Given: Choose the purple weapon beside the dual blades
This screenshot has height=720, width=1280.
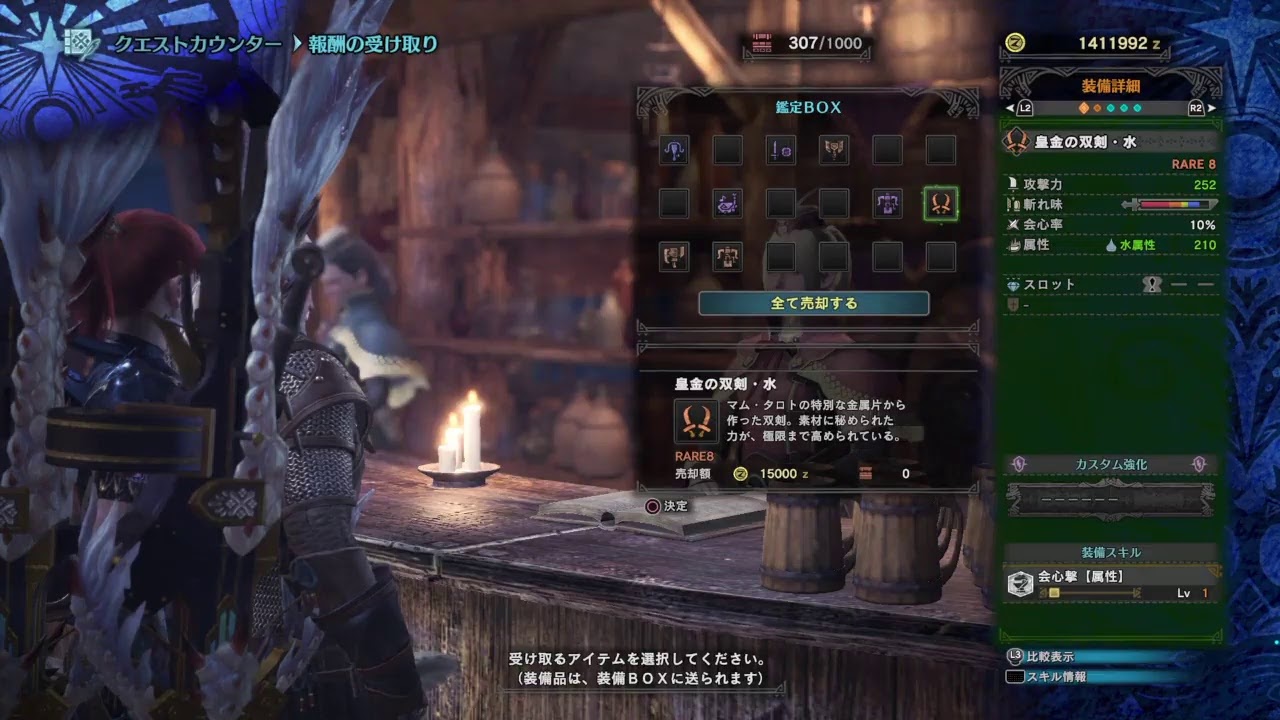Looking at the screenshot, I should [887, 204].
